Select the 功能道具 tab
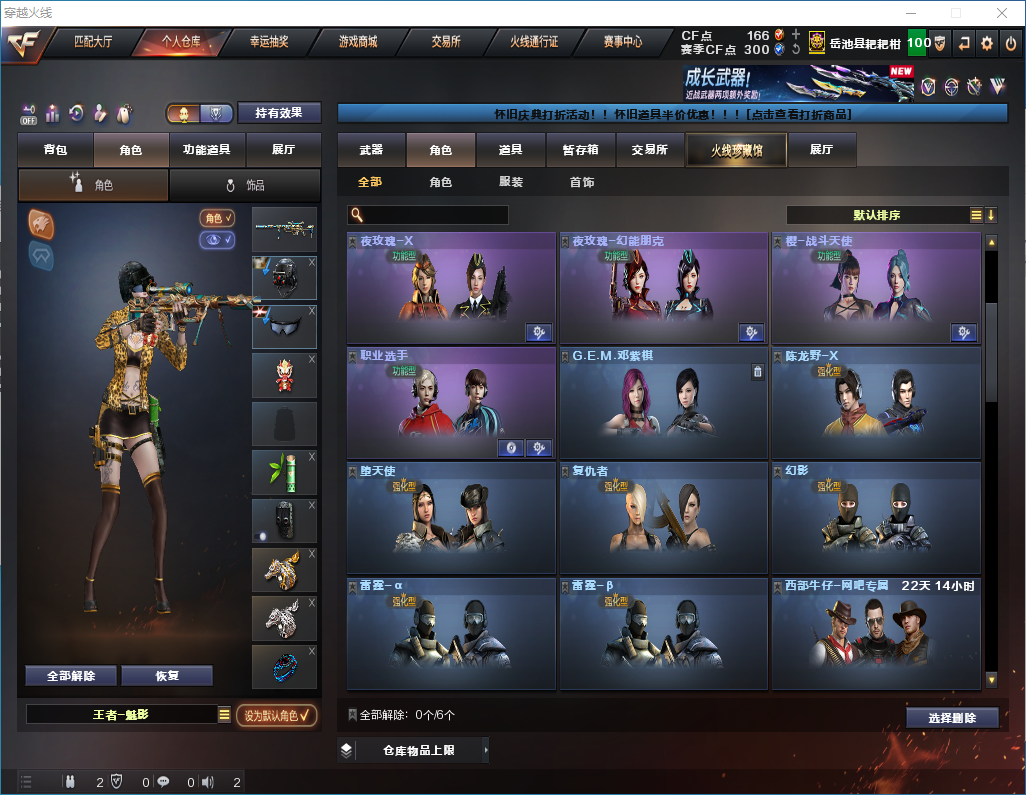The height and width of the screenshot is (795, 1026). tap(207, 150)
